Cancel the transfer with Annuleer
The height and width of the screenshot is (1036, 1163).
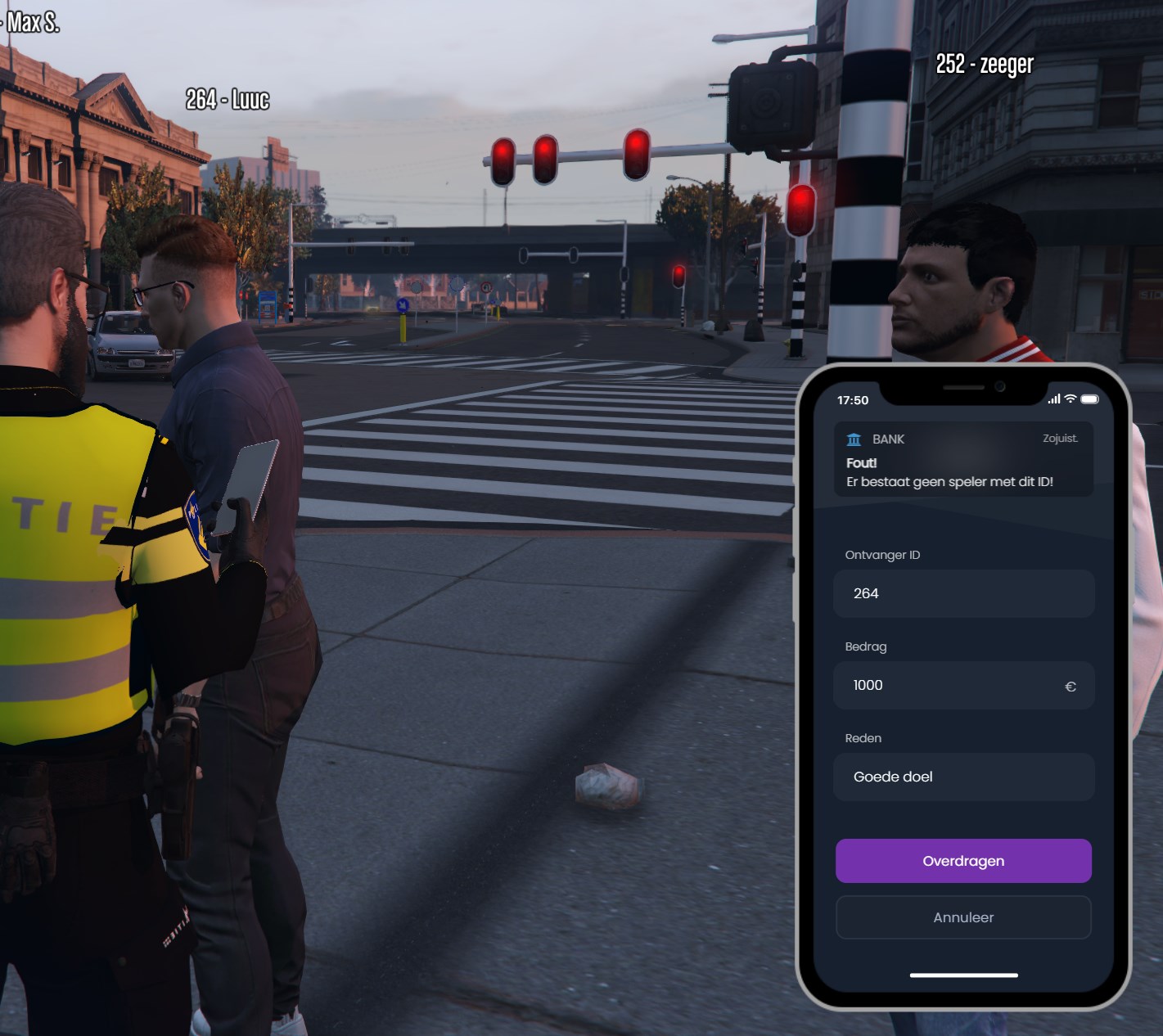click(x=963, y=917)
